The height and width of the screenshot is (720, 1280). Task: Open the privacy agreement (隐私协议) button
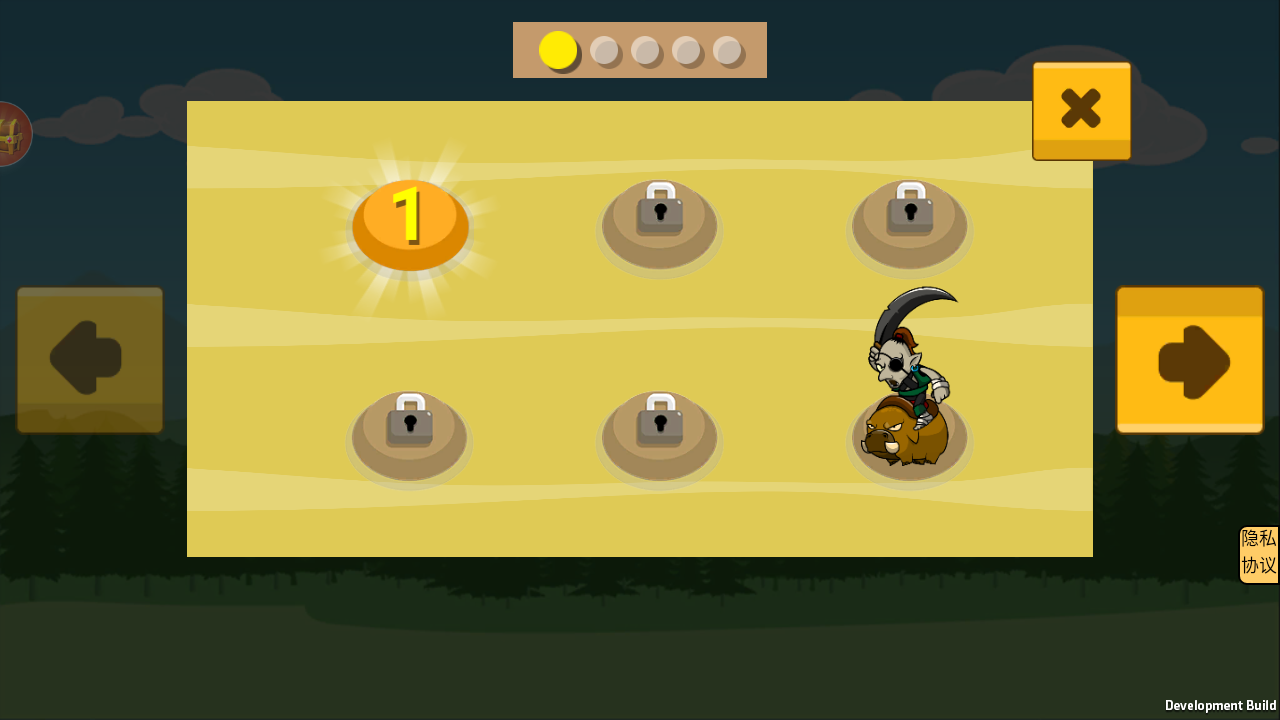(1259, 554)
